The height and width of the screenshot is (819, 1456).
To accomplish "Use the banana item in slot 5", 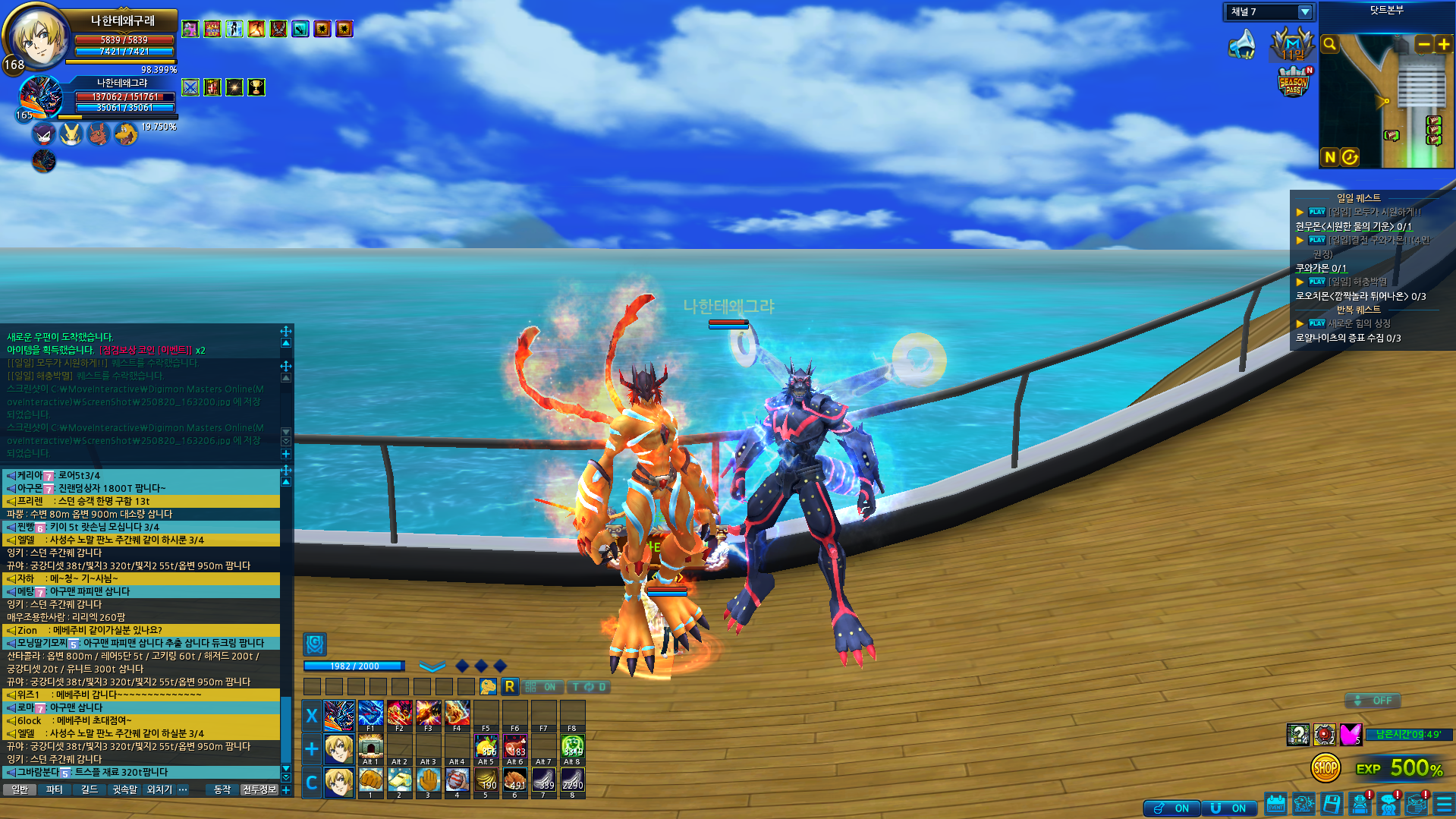I will [486, 780].
